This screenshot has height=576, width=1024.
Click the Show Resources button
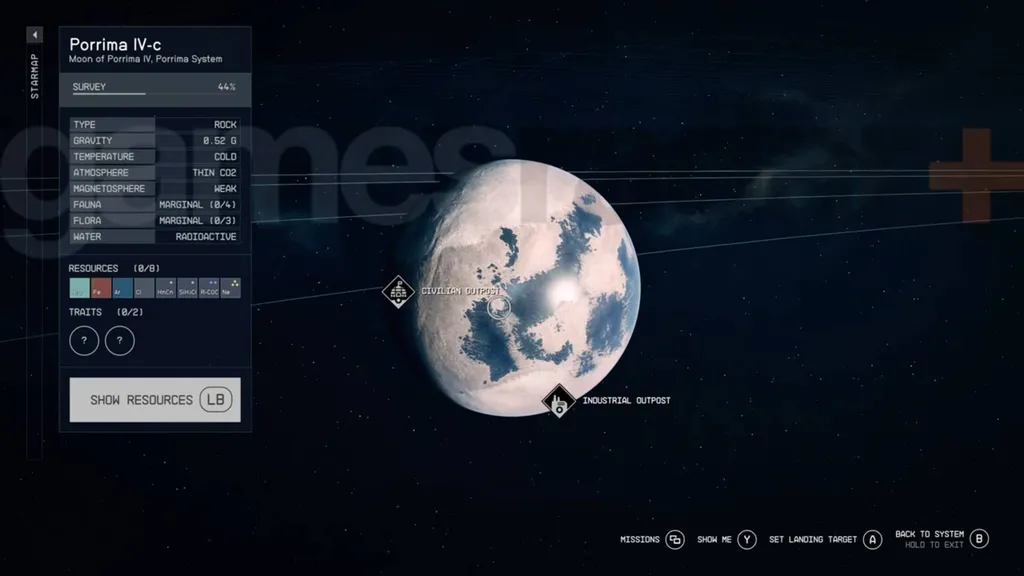point(155,400)
